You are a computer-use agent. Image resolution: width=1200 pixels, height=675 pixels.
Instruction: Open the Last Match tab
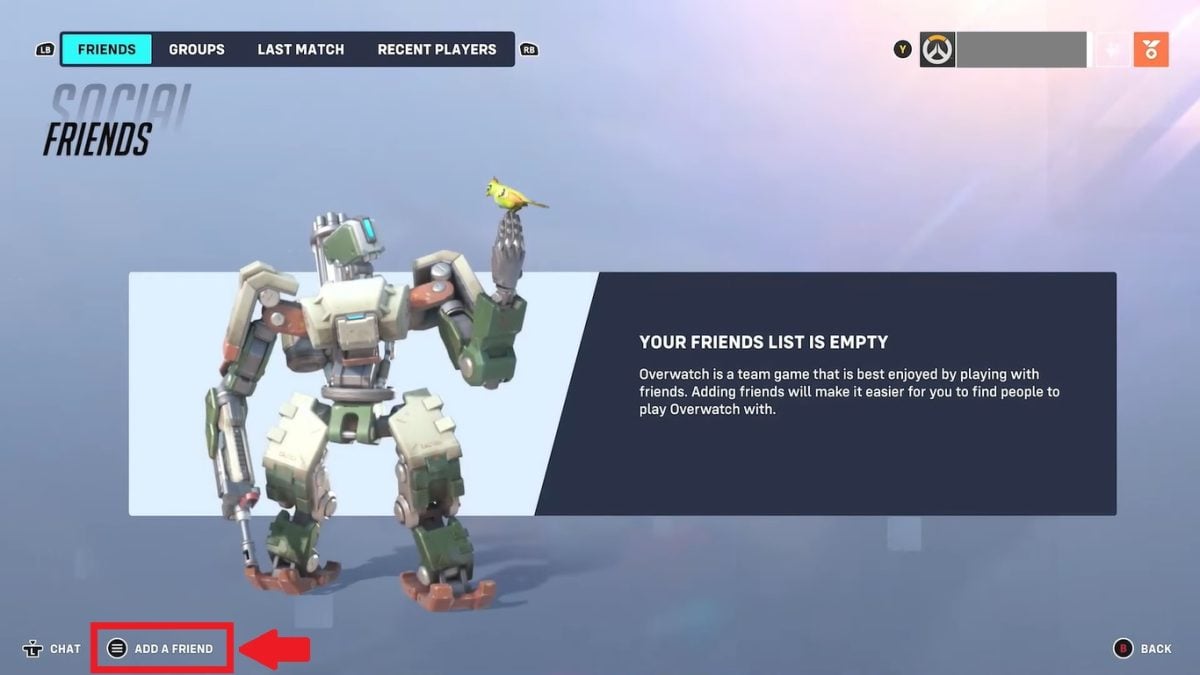tap(300, 49)
